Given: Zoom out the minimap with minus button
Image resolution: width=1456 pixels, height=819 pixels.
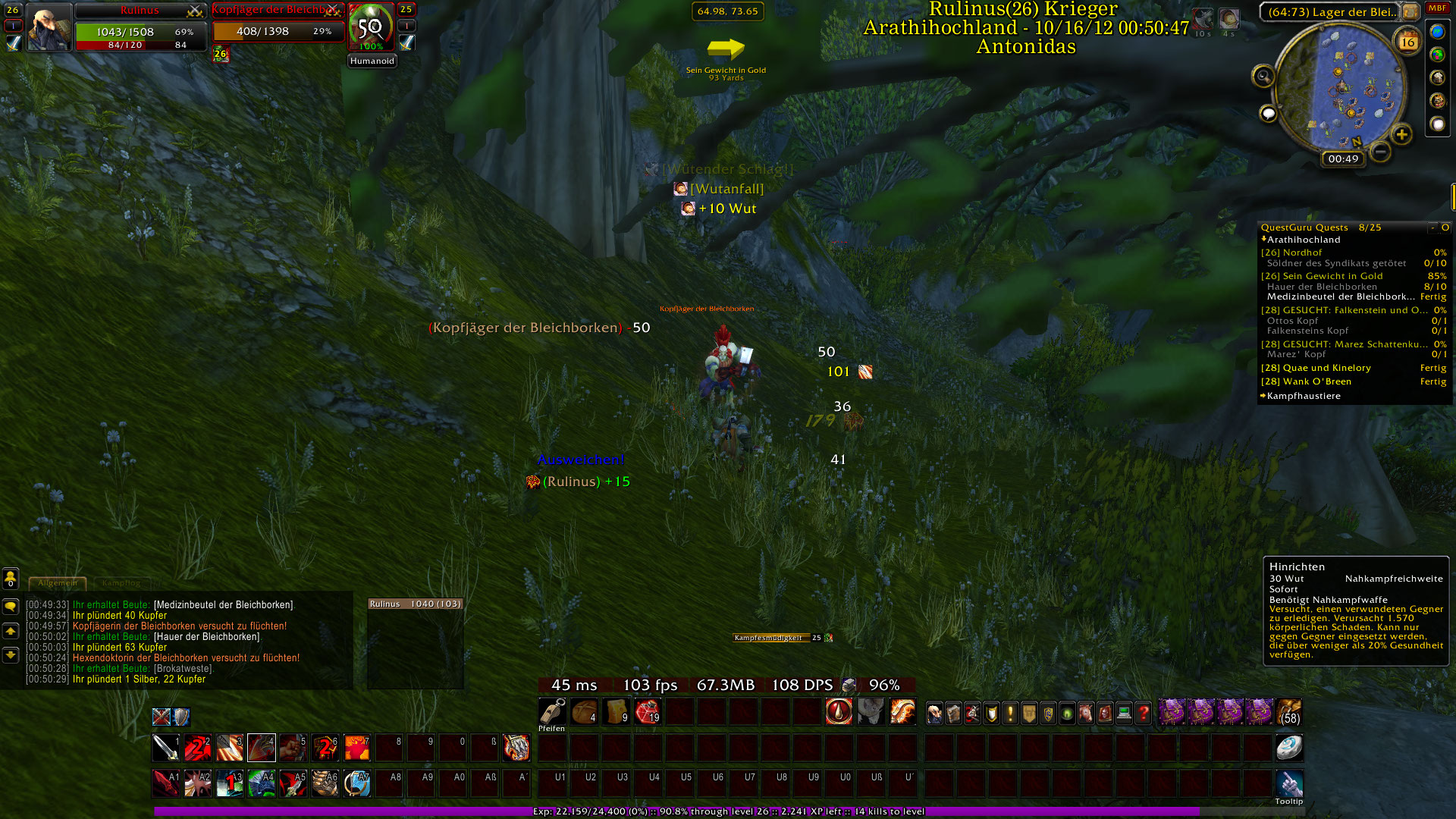Looking at the screenshot, I should tap(1381, 152).
